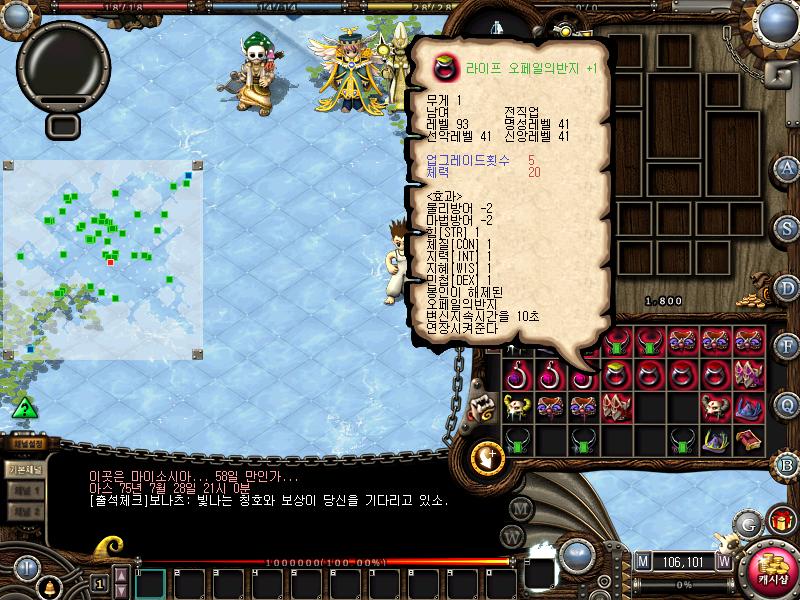Click the round Q button
Image resolution: width=800 pixels, height=600 pixels.
786,405
